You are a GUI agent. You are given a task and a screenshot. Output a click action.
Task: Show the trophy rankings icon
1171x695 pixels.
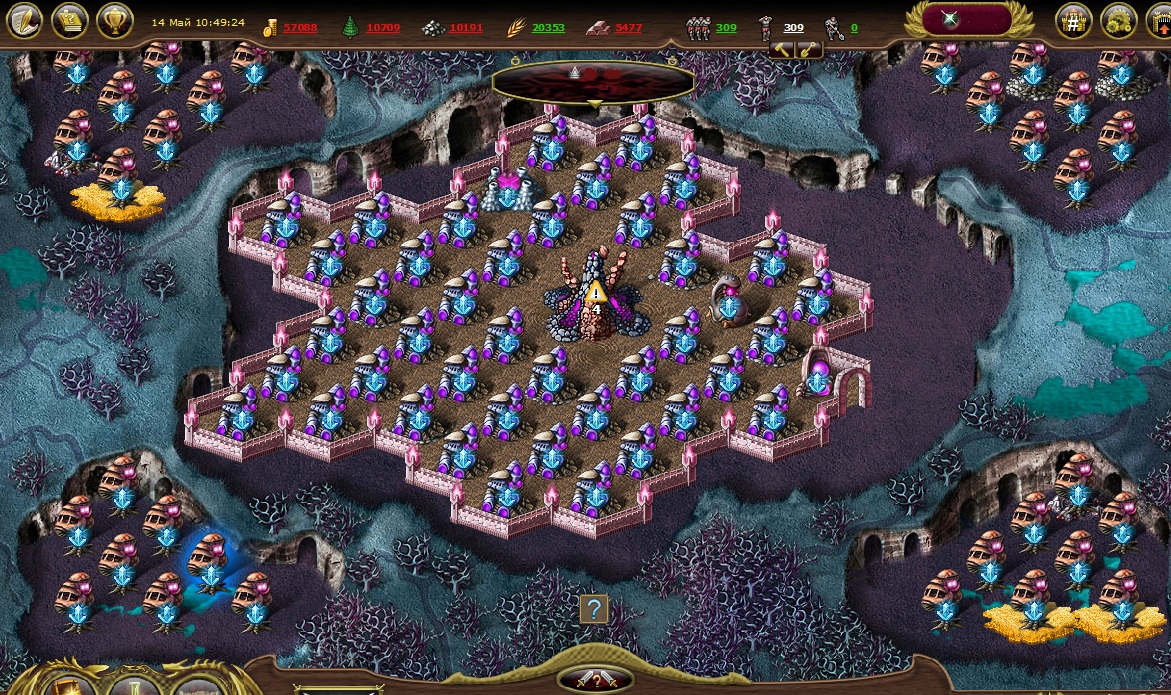point(114,21)
